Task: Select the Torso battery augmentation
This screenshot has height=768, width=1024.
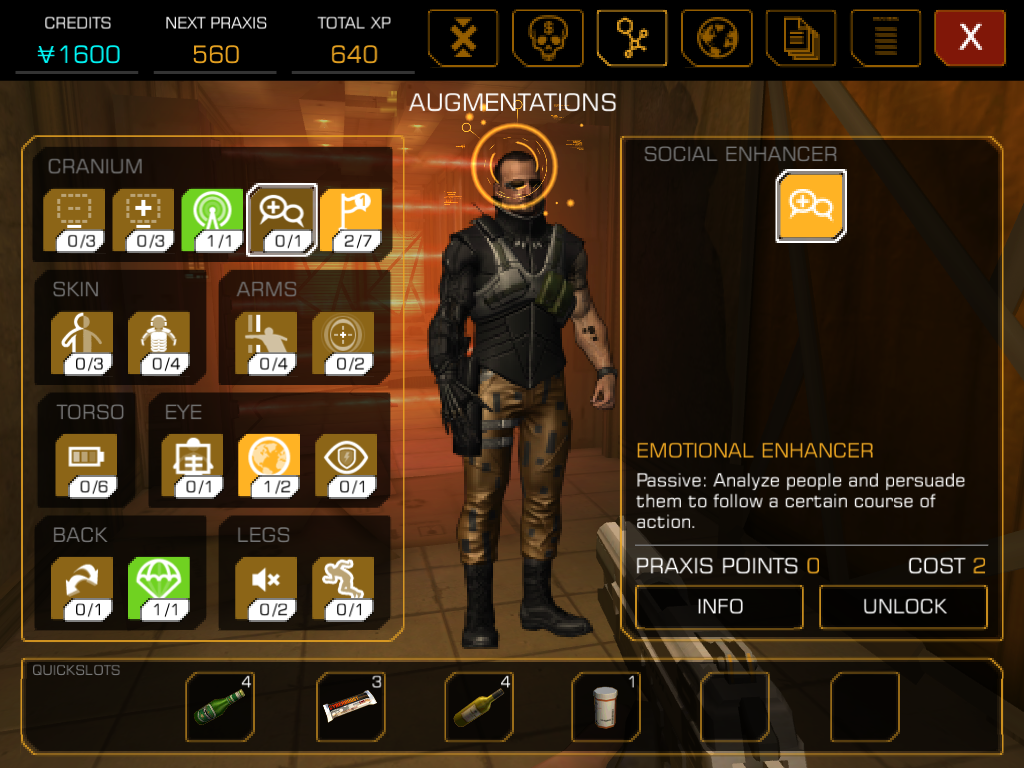Action: pyautogui.click(x=86, y=464)
